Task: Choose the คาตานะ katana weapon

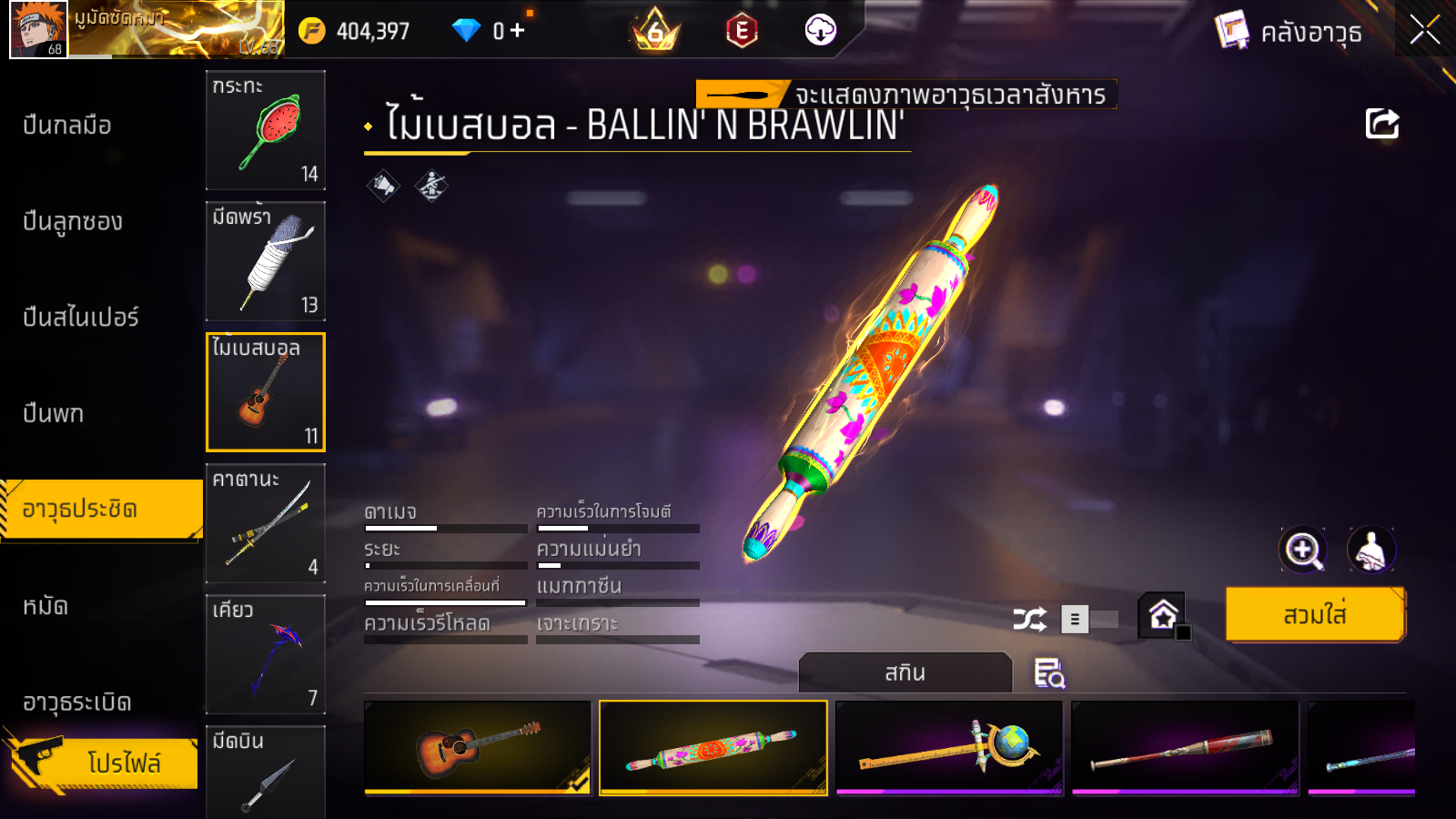Action: click(266, 523)
